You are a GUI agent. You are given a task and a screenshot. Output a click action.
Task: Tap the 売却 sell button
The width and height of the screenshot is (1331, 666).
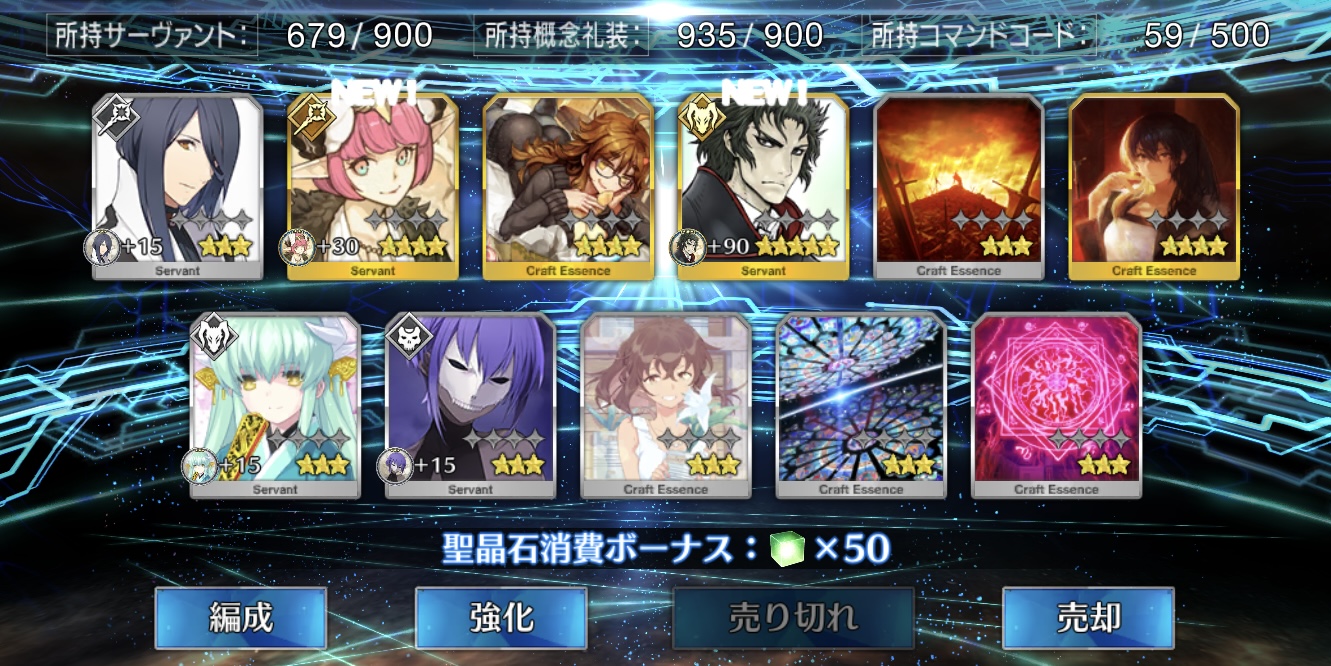[1087, 617]
